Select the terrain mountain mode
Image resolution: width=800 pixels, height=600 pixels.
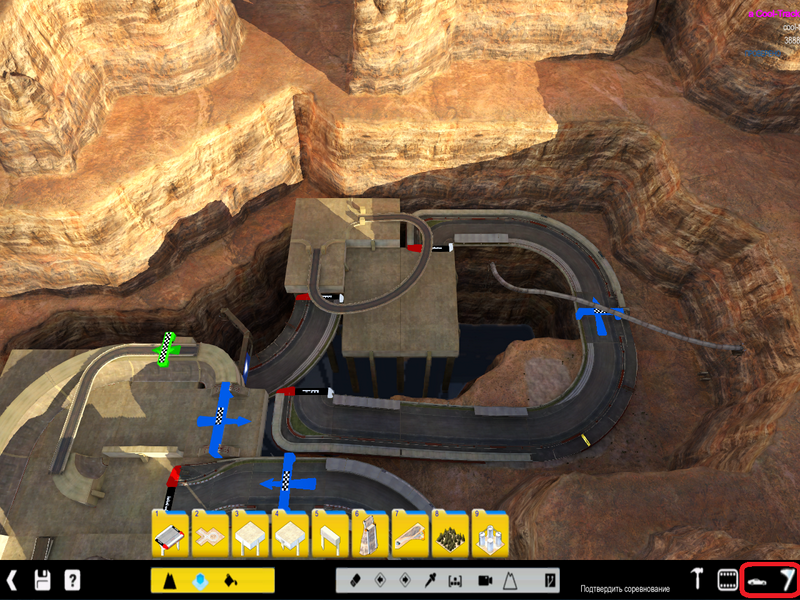173,580
